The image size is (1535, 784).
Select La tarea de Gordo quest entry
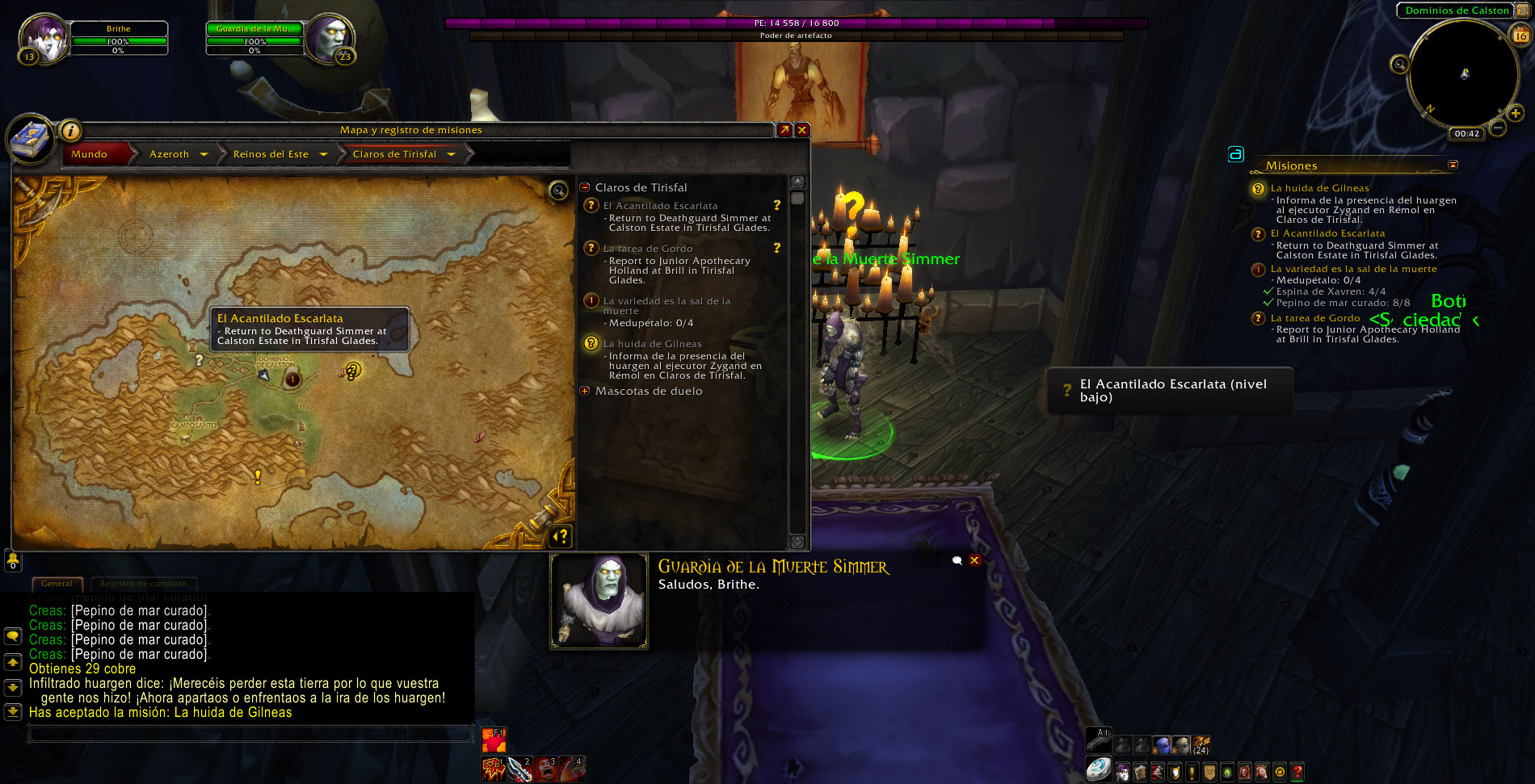click(x=647, y=249)
